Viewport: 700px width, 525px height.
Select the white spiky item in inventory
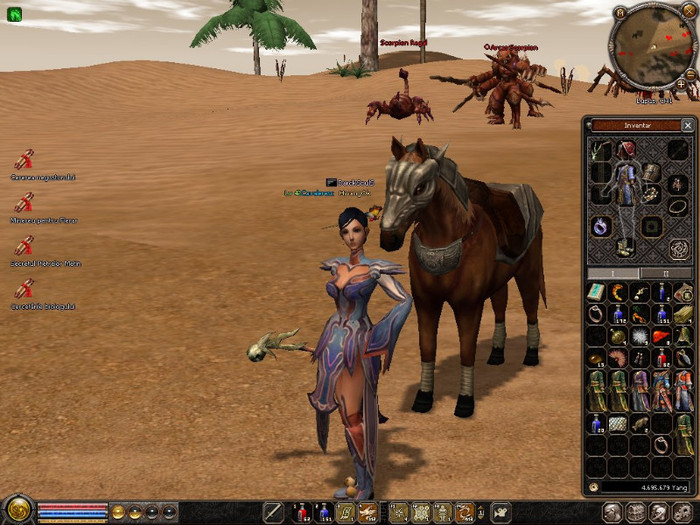(x=639, y=337)
